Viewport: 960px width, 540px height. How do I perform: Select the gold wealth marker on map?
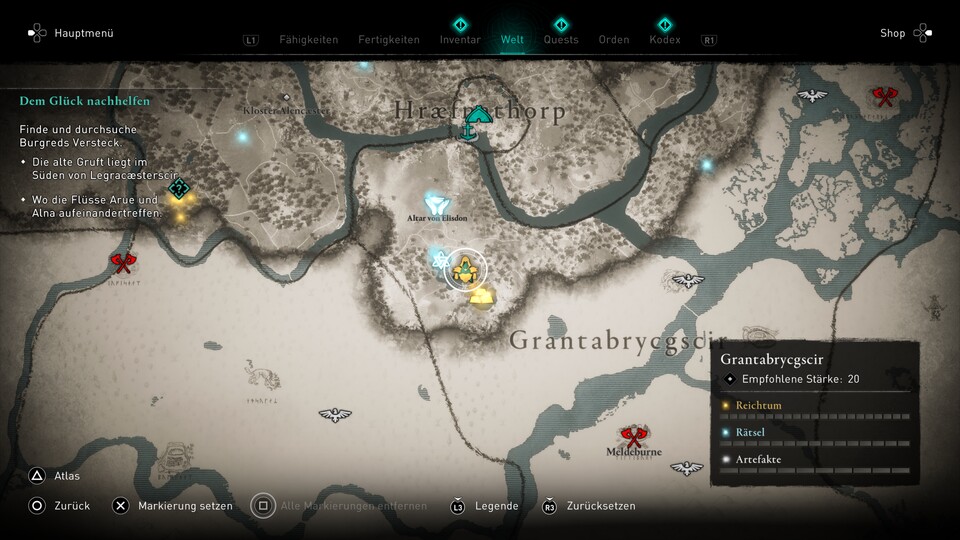pyautogui.click(x=482, y=296)
